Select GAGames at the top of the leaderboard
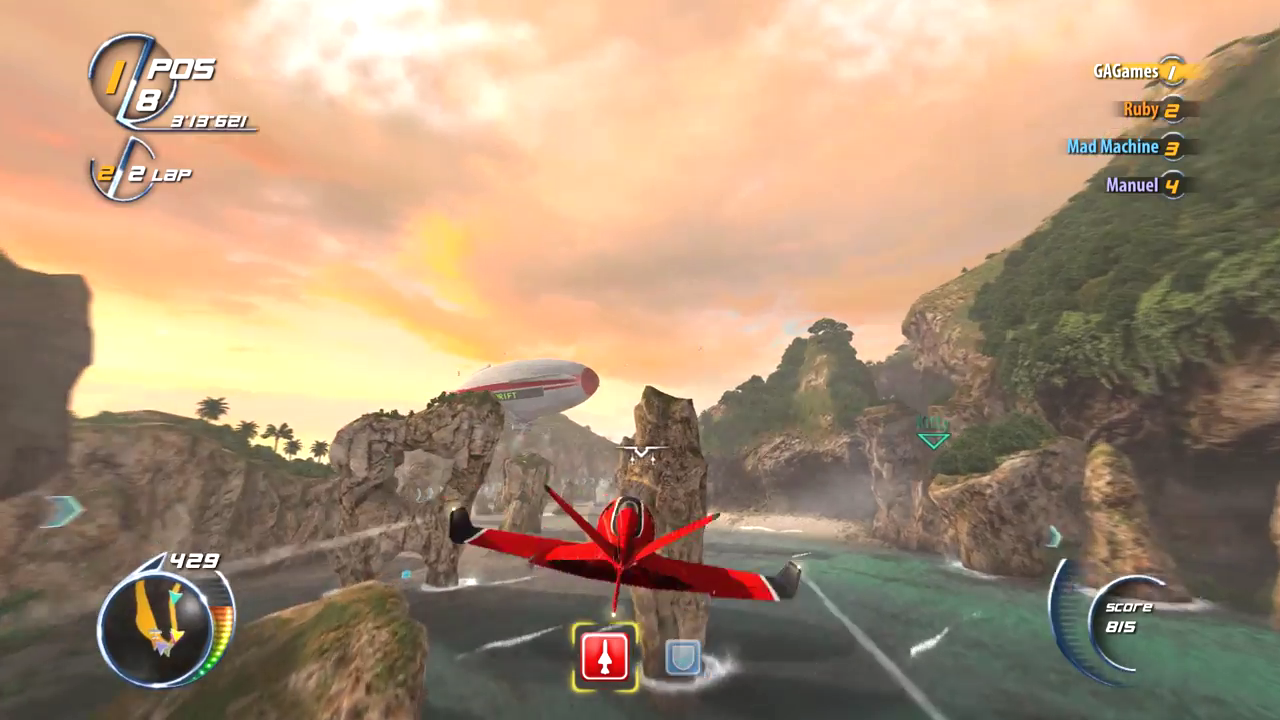The width and height of the screenshot is (1280, 720). point(1125,71)
